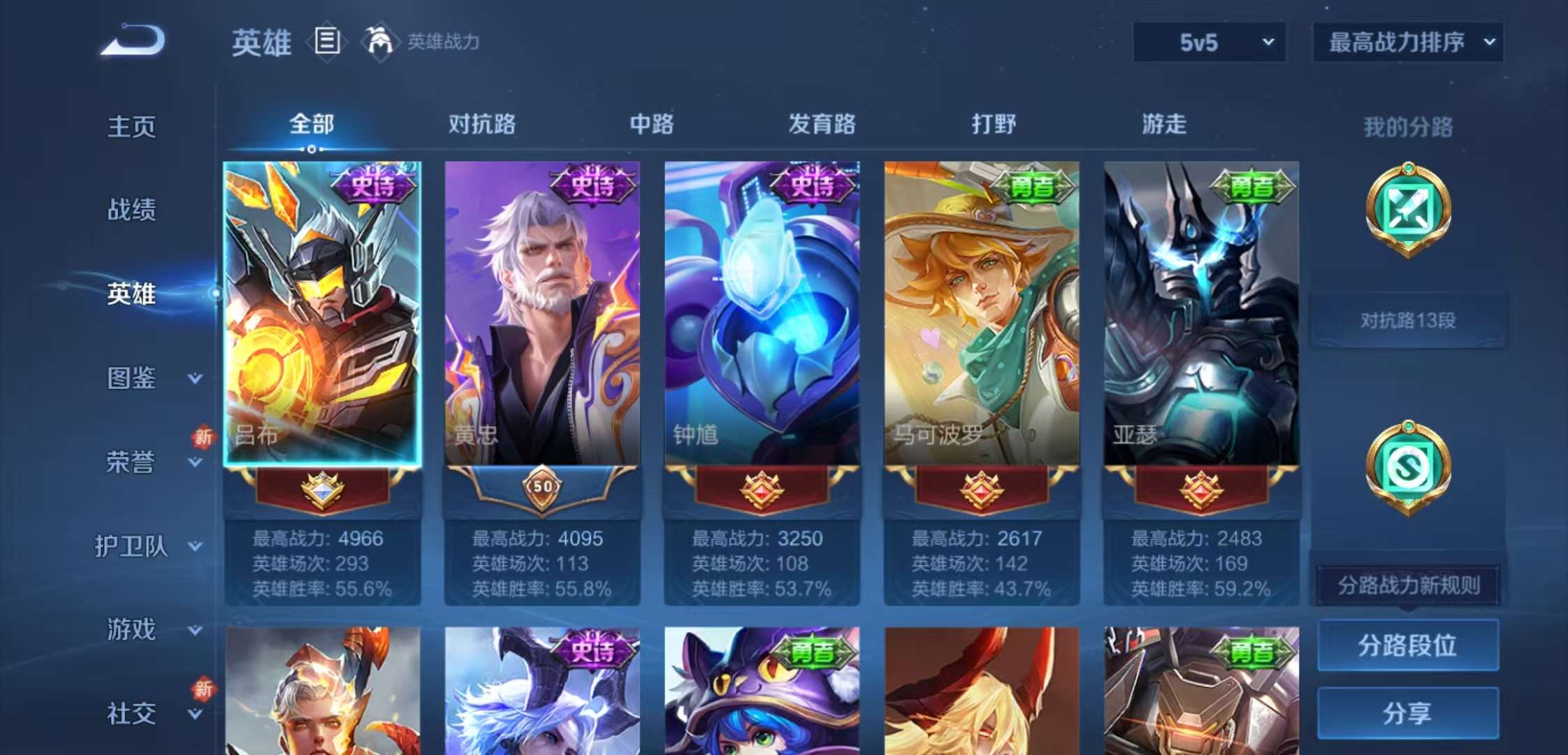Click the 勇者 banner on 马可波罗's card
The height and width of the screenshot is (755, 1568).
coord(1032,184)
